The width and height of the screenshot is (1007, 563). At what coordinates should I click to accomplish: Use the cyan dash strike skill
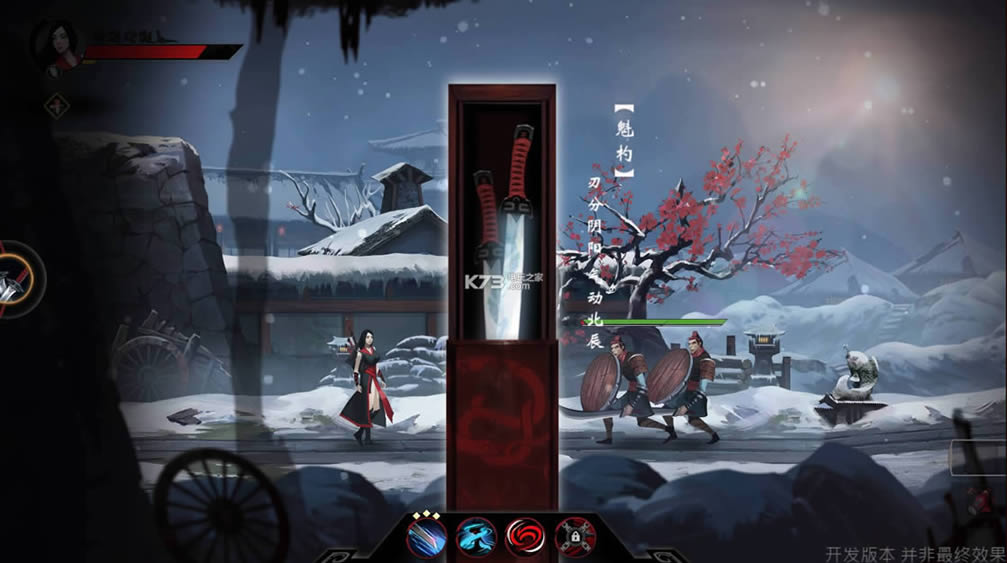476,538
